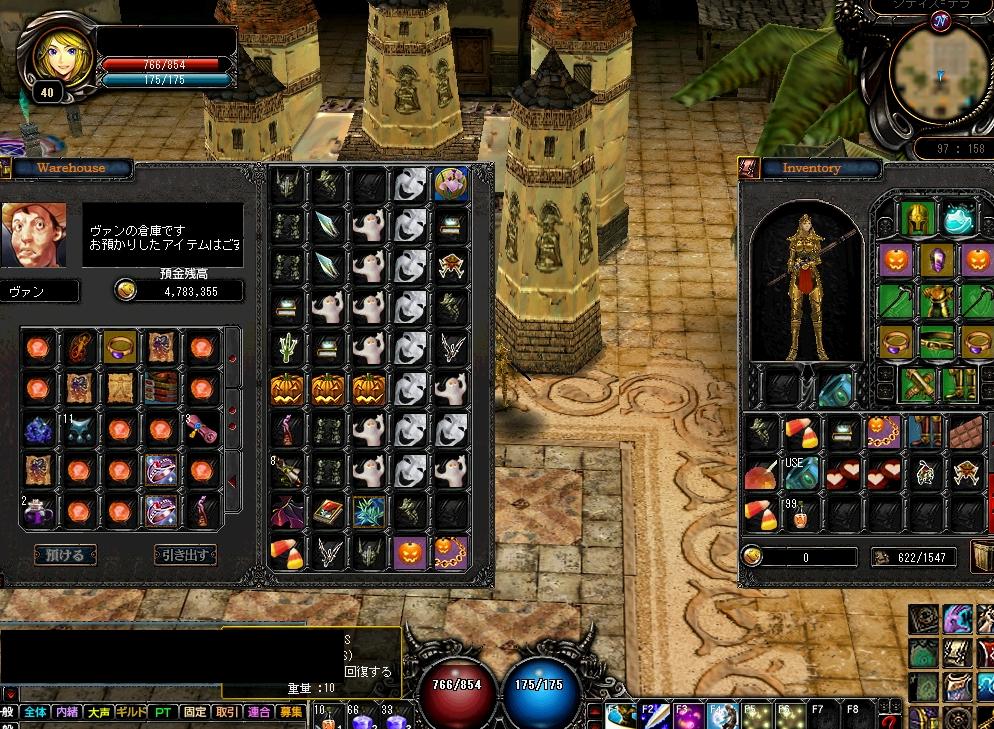994x729 pixels.
Task: Switch to the 募集 recruitment tab
Action: 291,712
